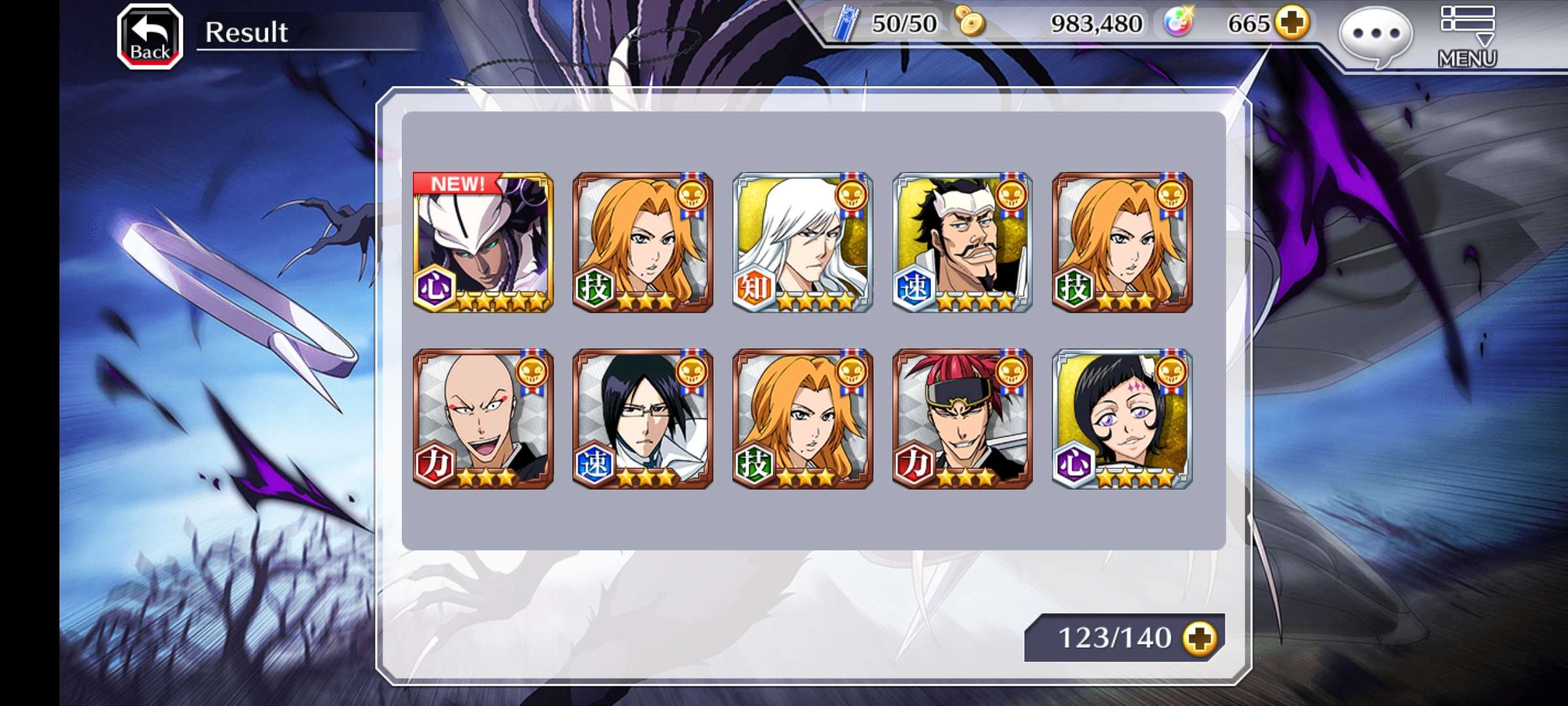1568x706 pixels.
Task: Add more spirit orbs with plus button
Action: pos(1293,23)
